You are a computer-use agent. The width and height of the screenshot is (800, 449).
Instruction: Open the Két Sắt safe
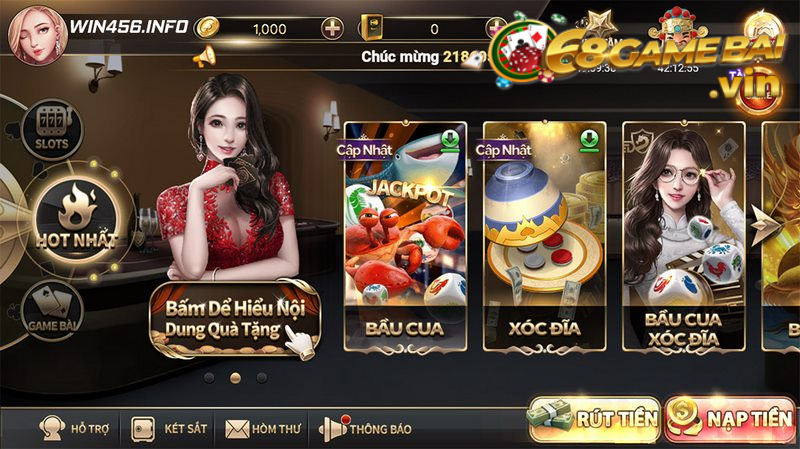point(171,429)
